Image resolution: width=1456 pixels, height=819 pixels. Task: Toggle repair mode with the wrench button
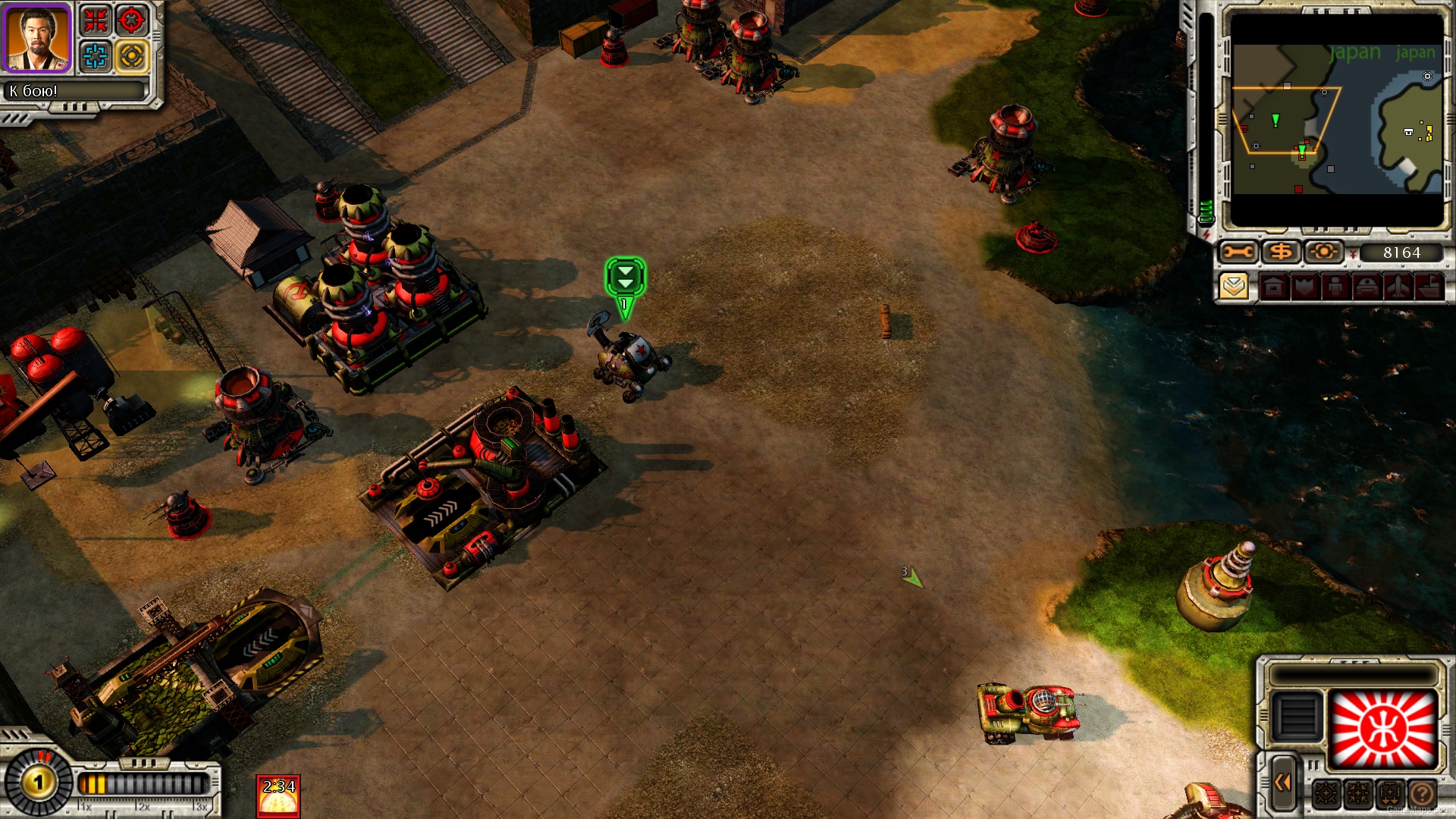(x=1238, y=252)
